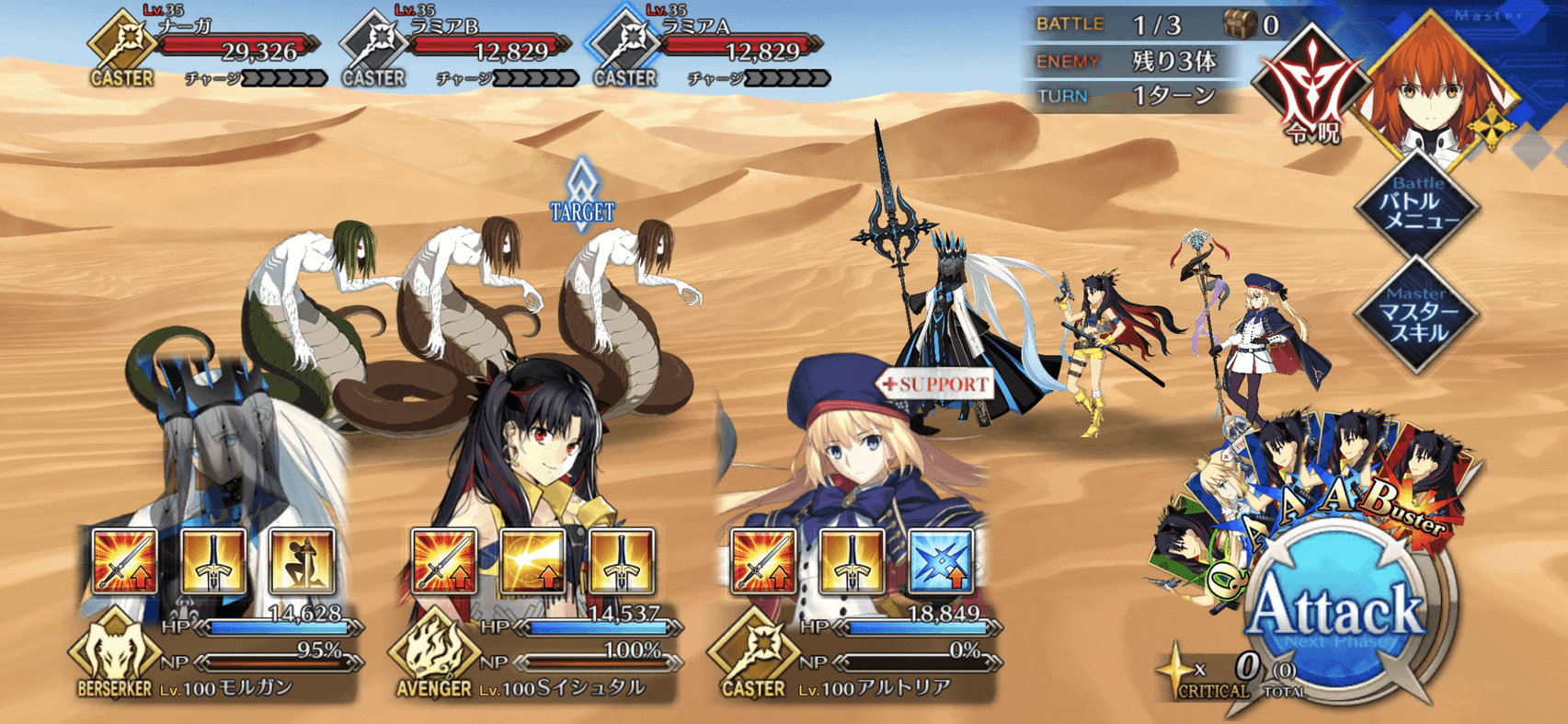
Task: Open the Battle Menu (バトルメニュー)
Action: tap(1419, 208)
